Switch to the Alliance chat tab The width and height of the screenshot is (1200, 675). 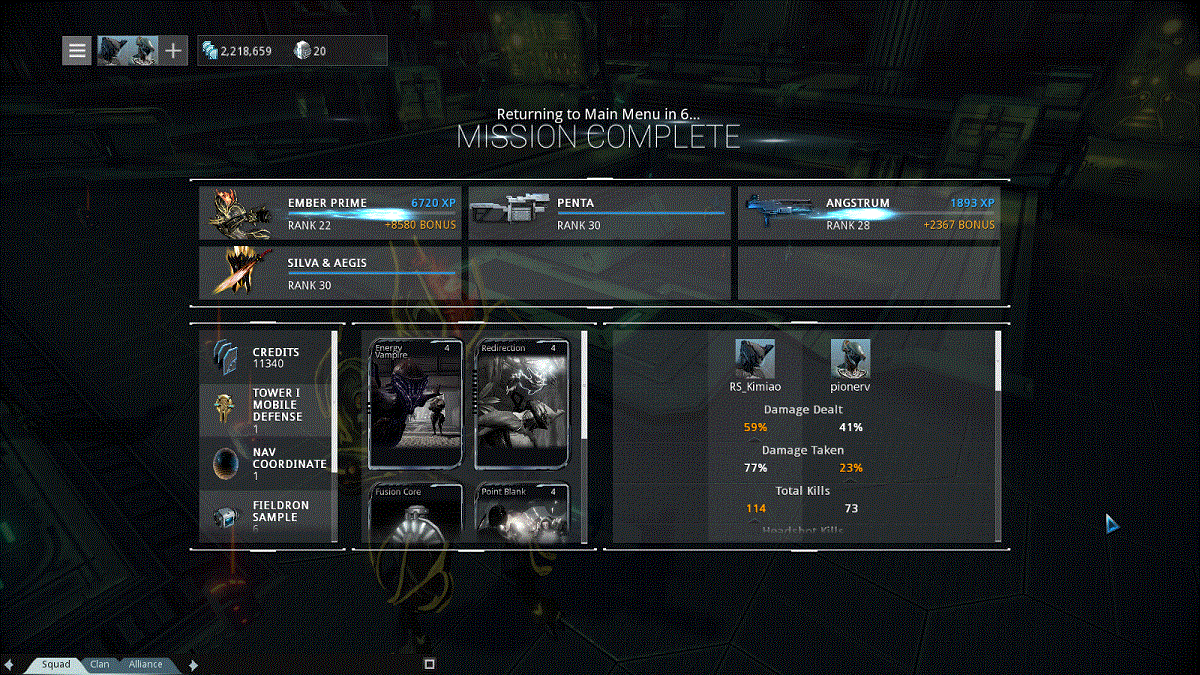pyautogui.click(x=145, y=664)
